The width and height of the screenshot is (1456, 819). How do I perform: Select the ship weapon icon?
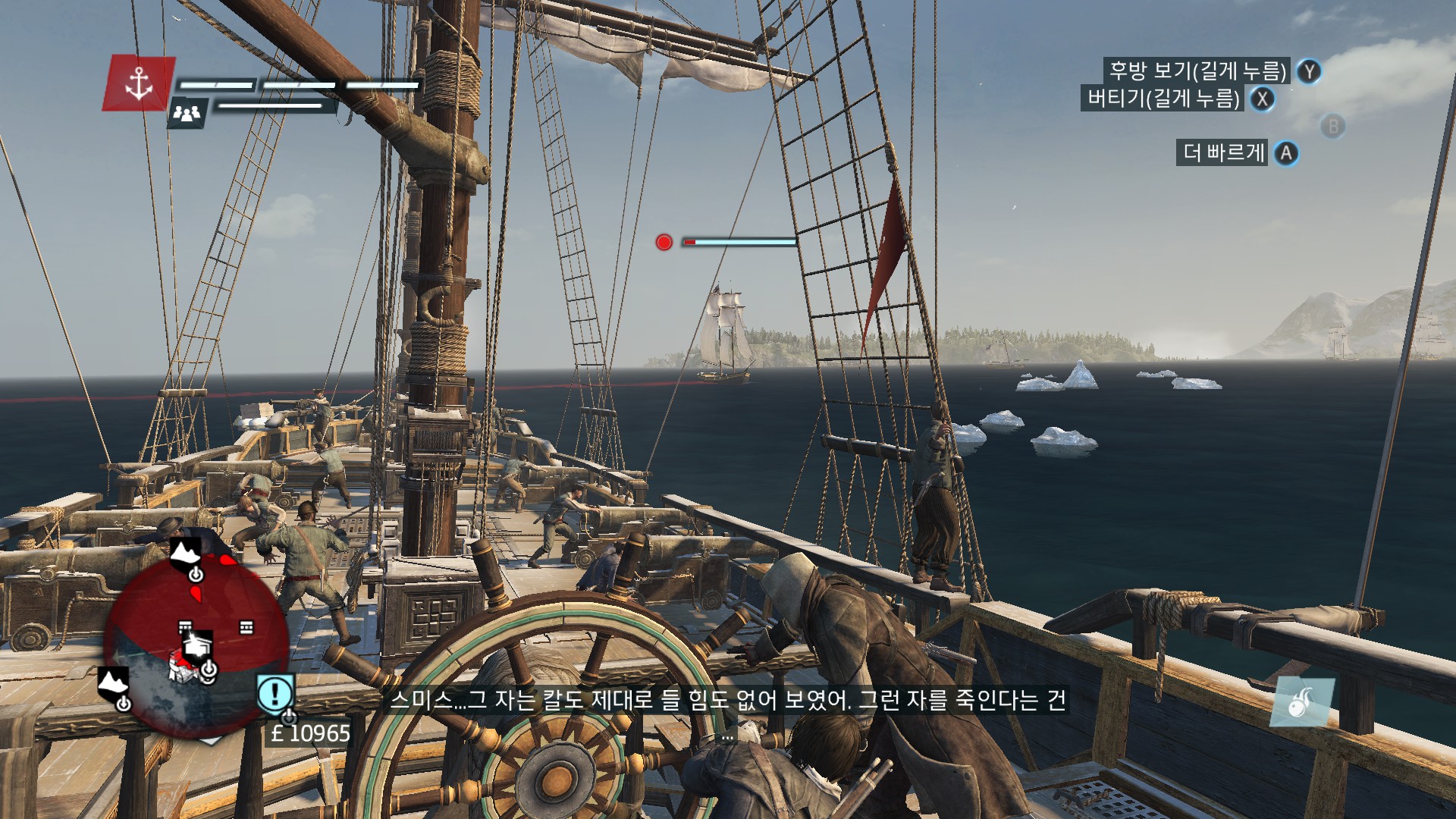point(1301,702)
